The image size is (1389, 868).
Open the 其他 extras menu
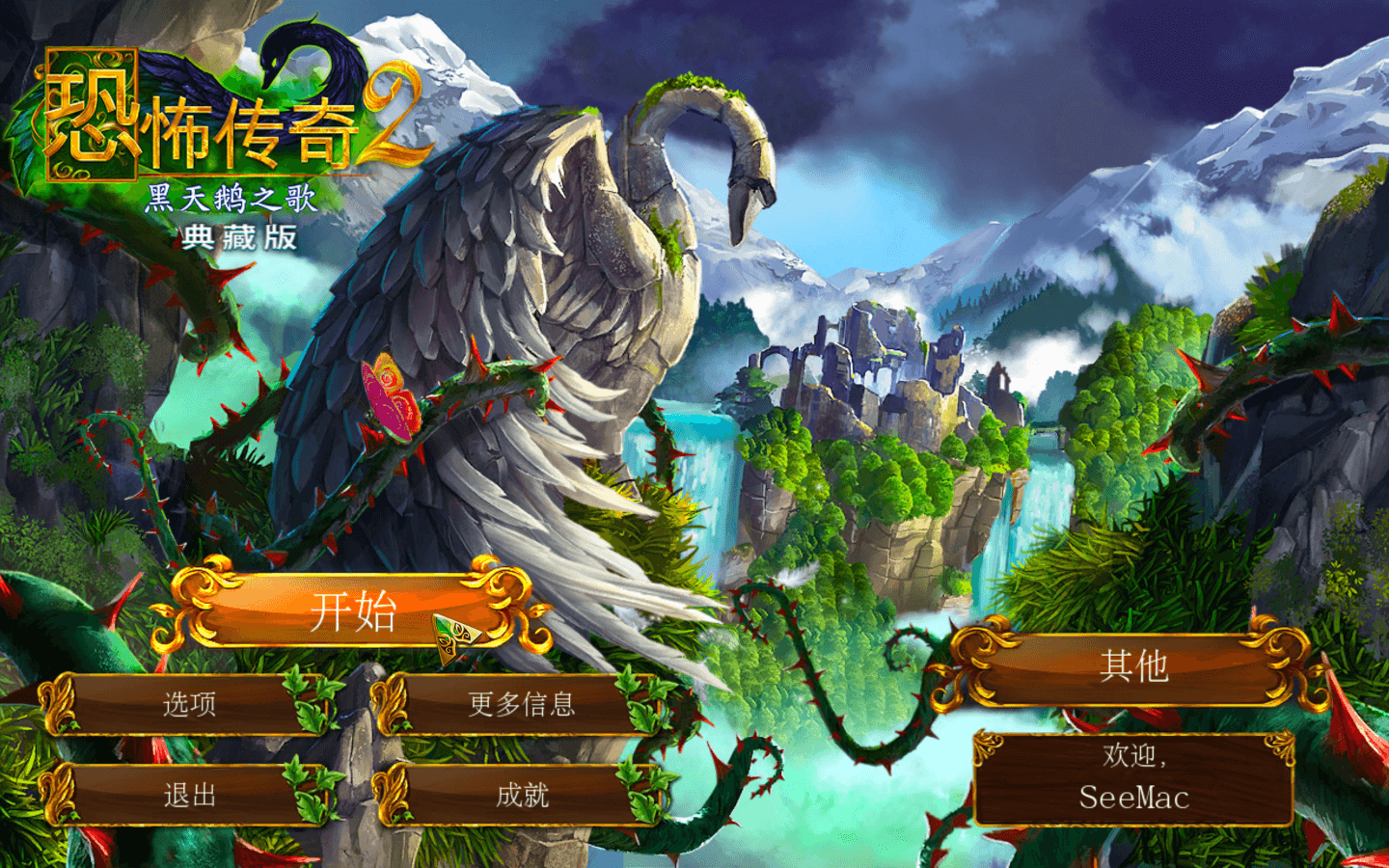(x=1133, y=667)
